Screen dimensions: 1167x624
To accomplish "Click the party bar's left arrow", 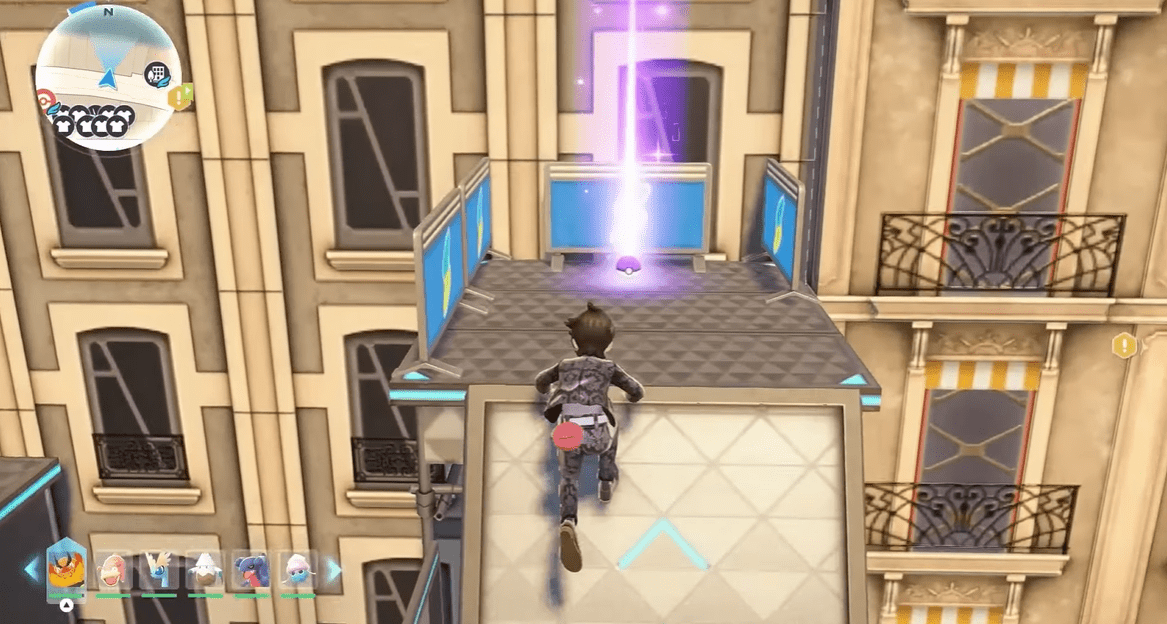I will [x=32, y=570].
